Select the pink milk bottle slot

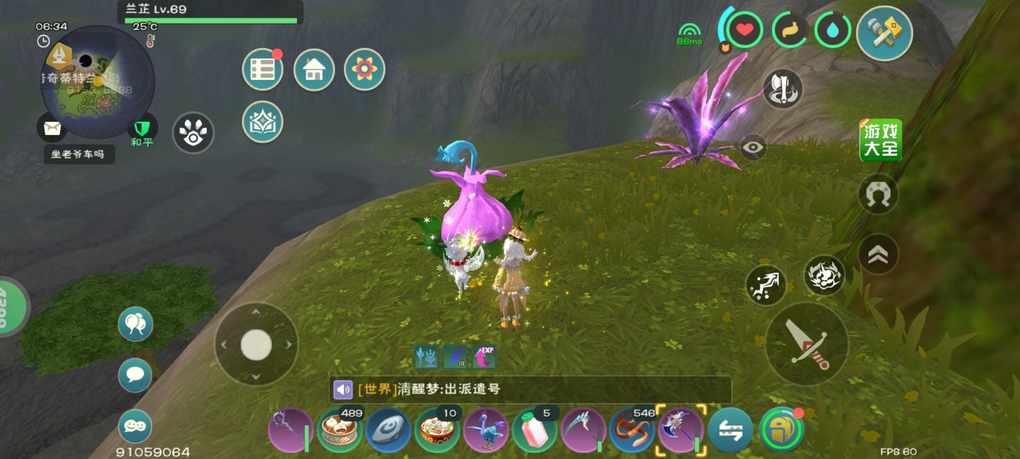[x=534, y=431]
